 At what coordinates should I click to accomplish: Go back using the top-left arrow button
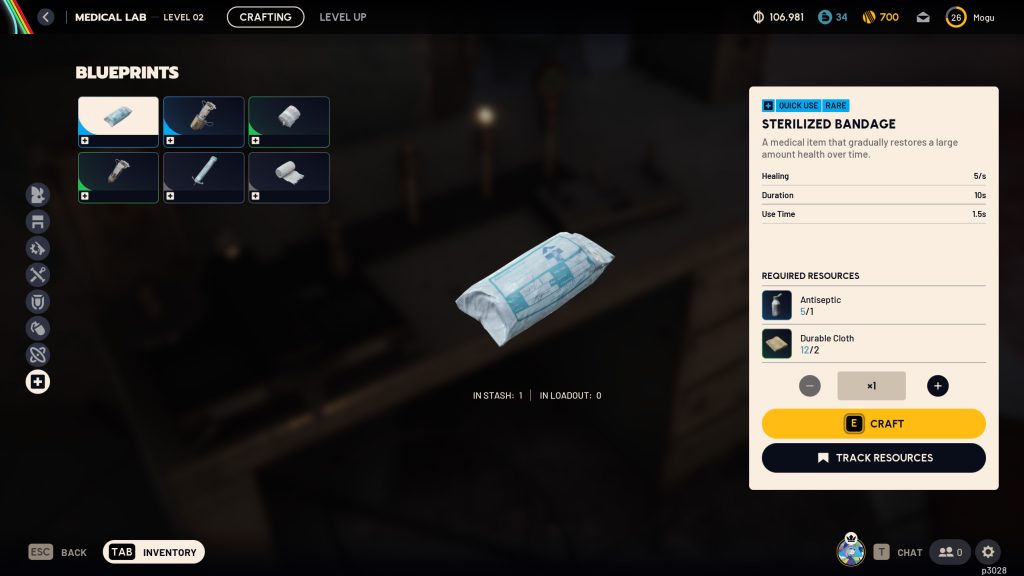pyautogui.click(x=45, y=17)
